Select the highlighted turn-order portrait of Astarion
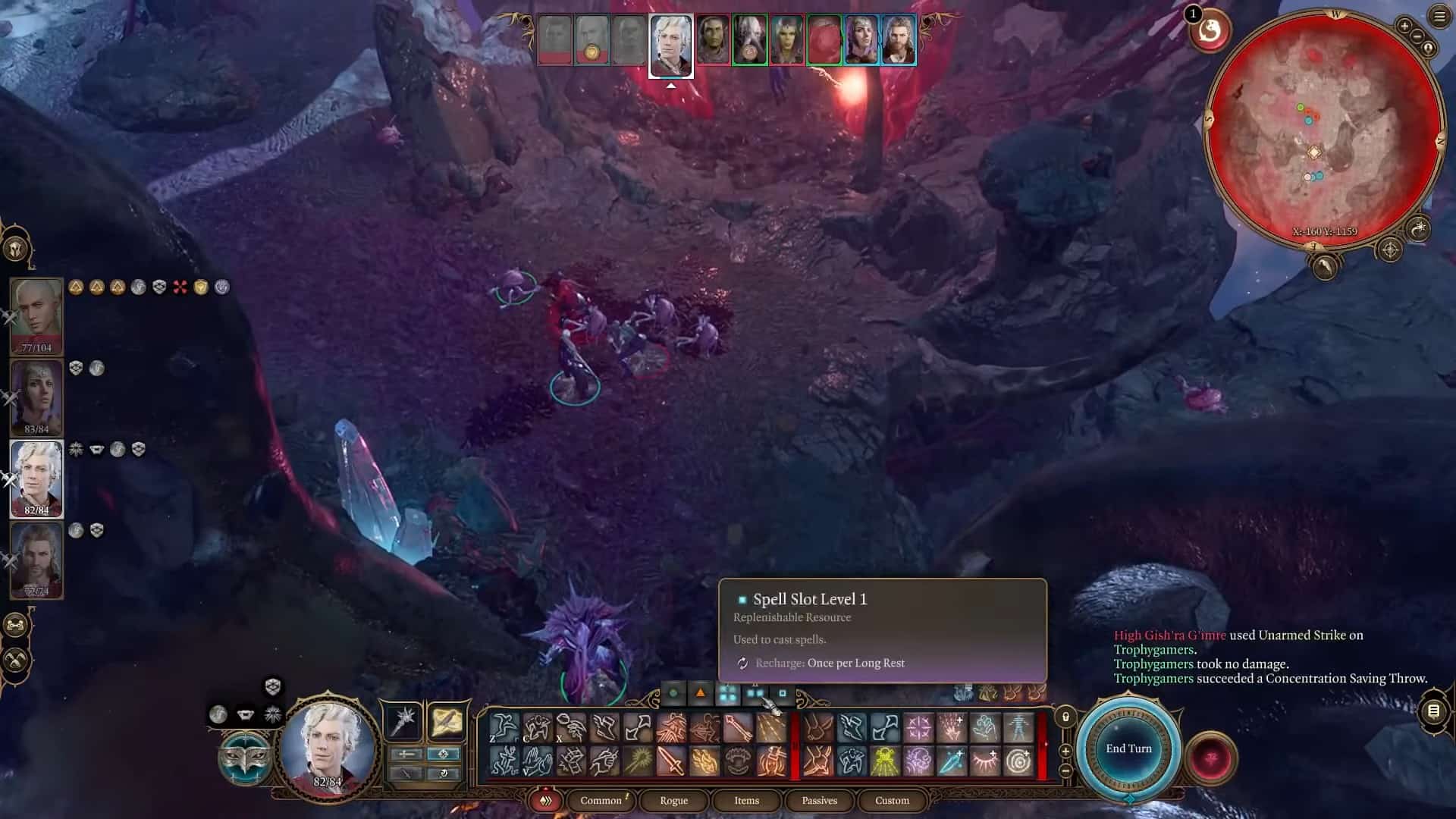This screenshot has height=819, width=1456. (x=671, y=45)
